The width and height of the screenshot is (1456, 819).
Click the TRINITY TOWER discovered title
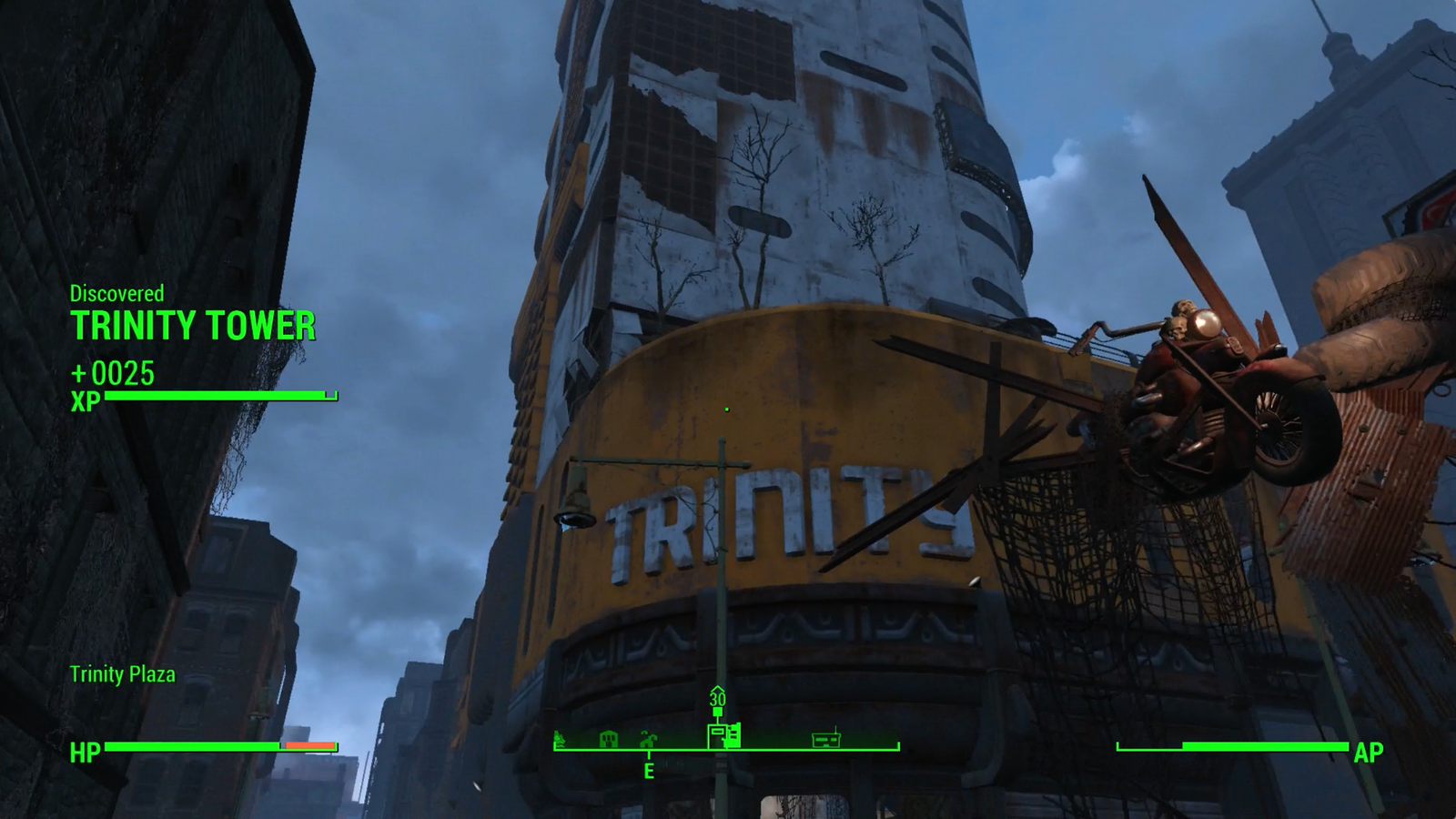(x=194, y=324)
